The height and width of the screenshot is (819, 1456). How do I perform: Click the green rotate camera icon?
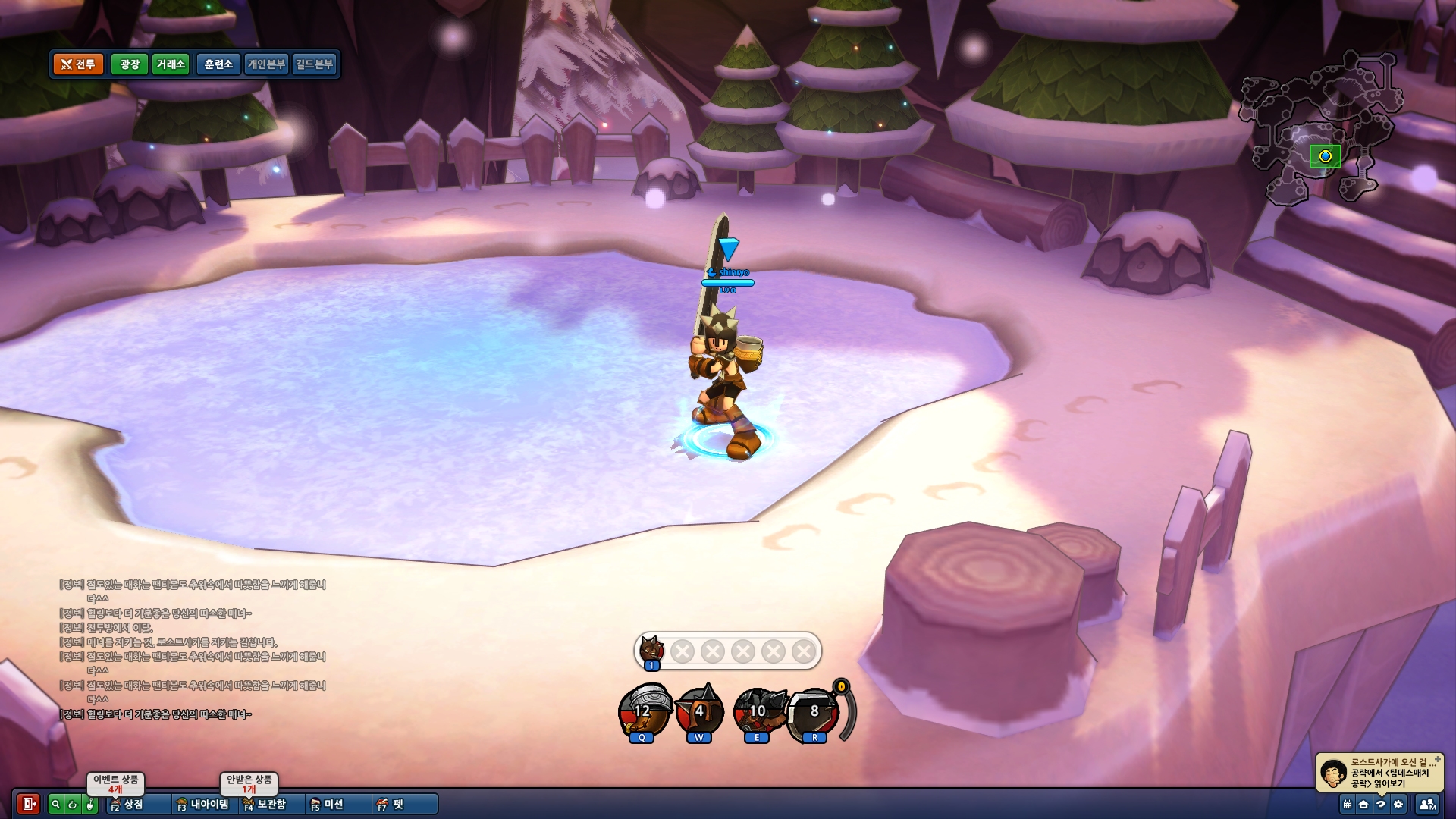click(x=71, y=805)
